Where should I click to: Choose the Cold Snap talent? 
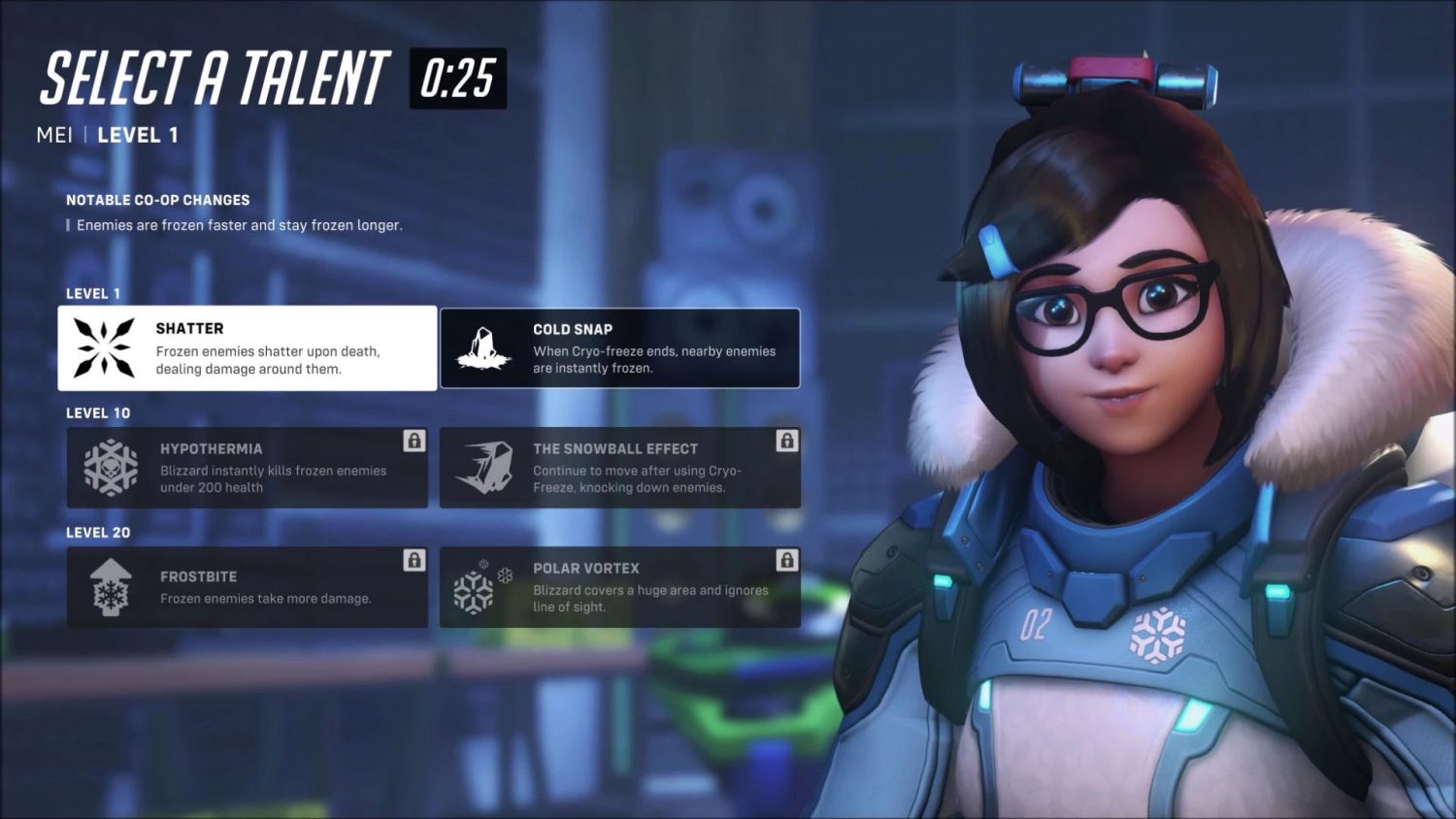(x=620, y=348)
